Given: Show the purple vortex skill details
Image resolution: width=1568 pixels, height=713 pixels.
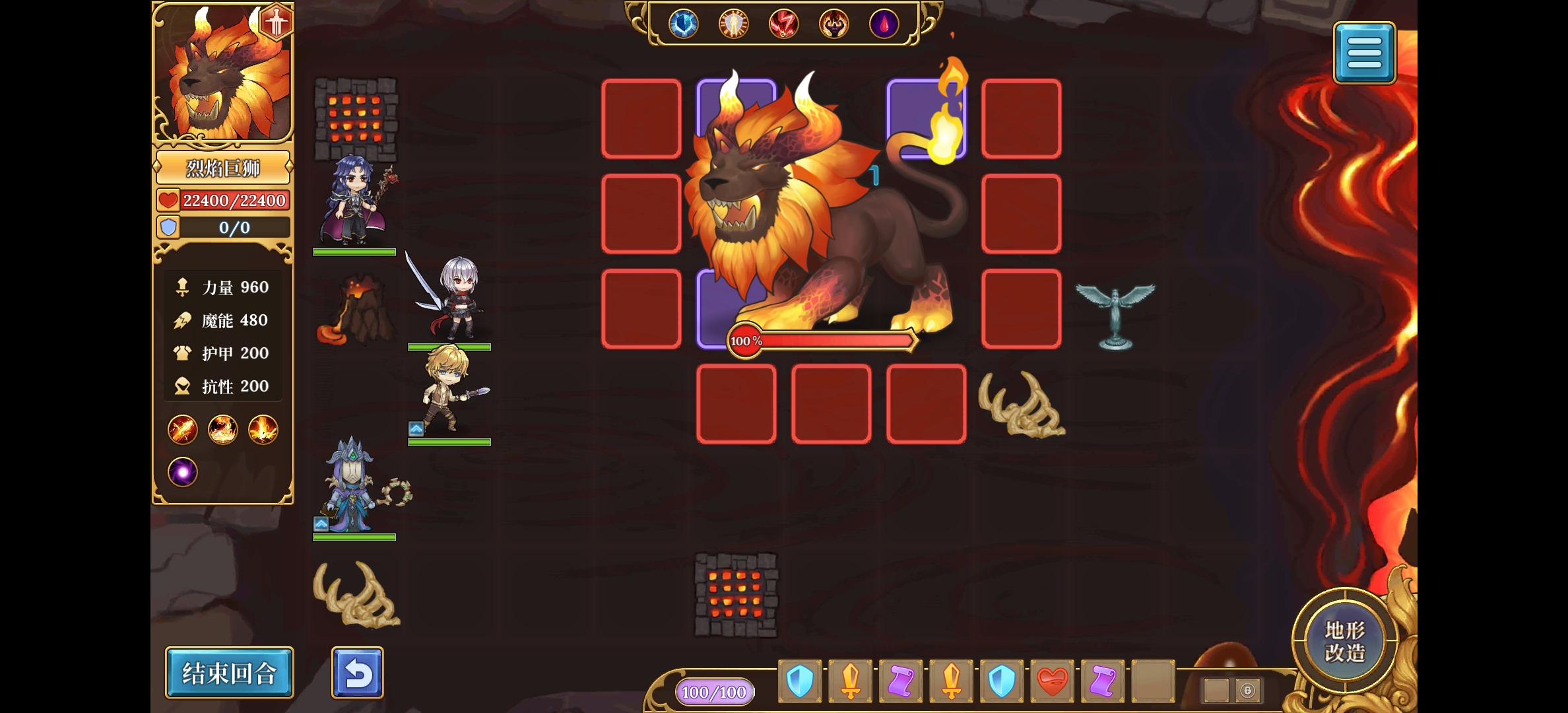Looking at the screenshot, I should pos(182,472).
